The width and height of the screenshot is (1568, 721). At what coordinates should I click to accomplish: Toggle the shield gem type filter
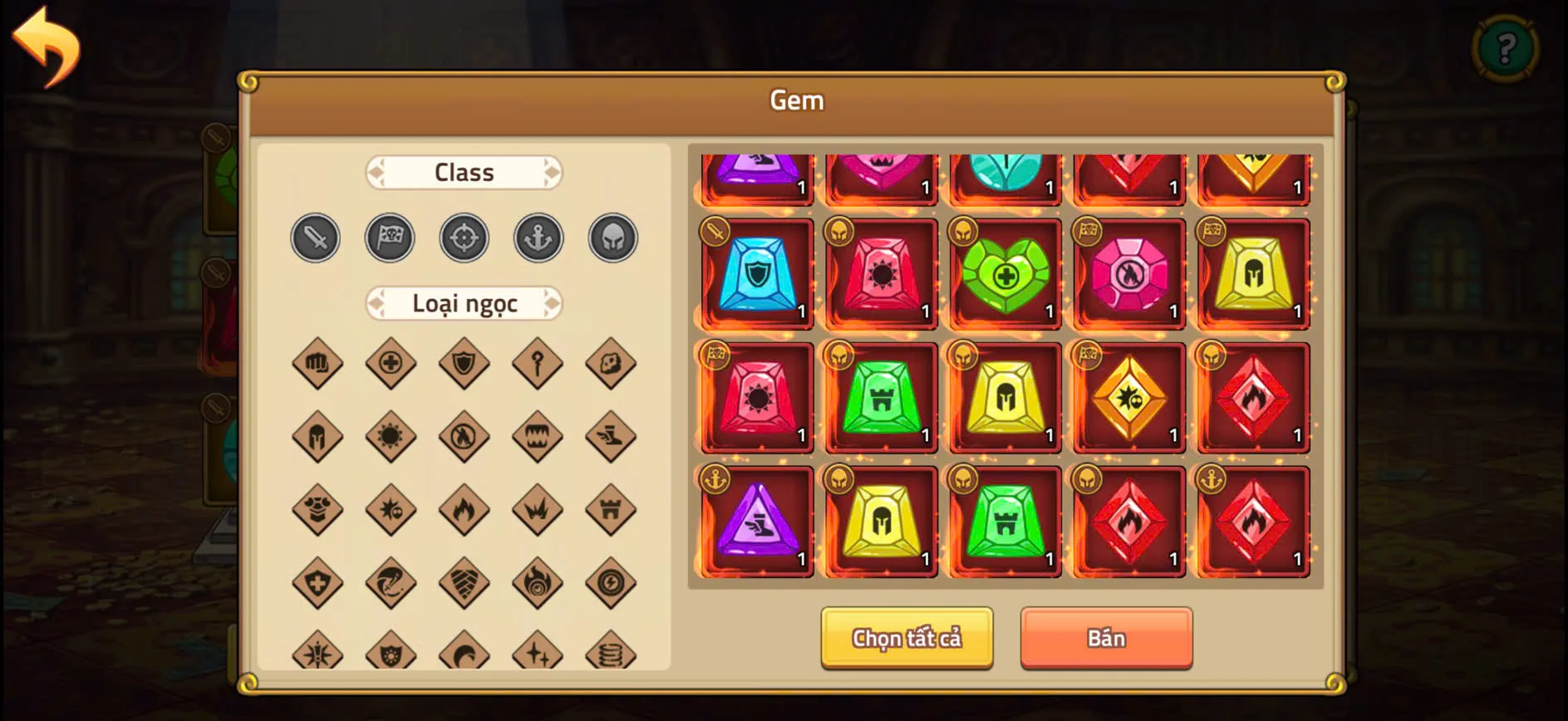click(464, 363)
